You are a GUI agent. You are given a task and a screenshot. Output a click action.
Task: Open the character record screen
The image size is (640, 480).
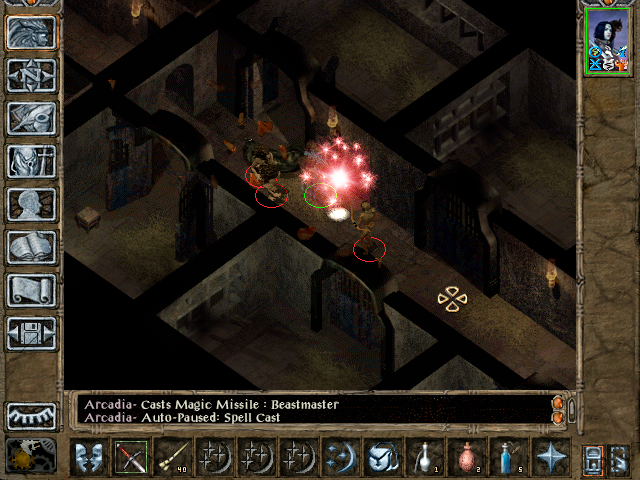click(32, 205)
